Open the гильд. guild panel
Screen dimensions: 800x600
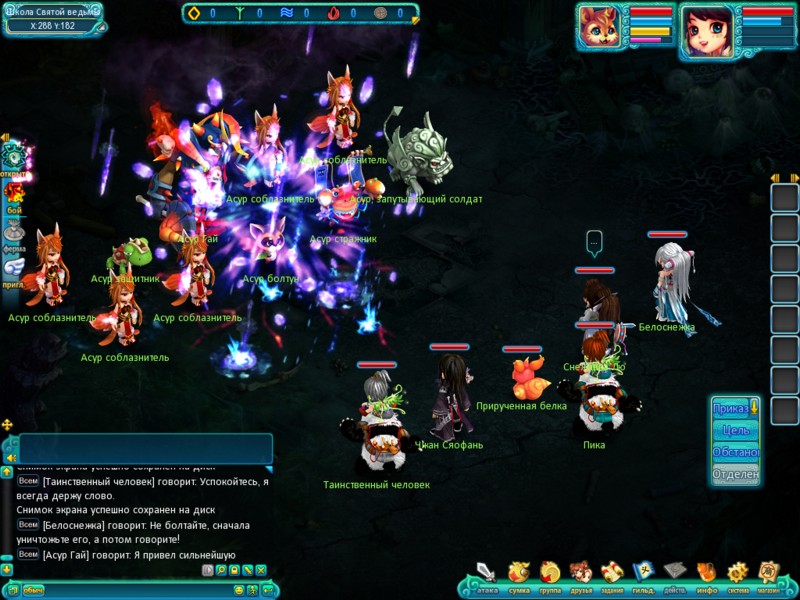click(643, 573)
